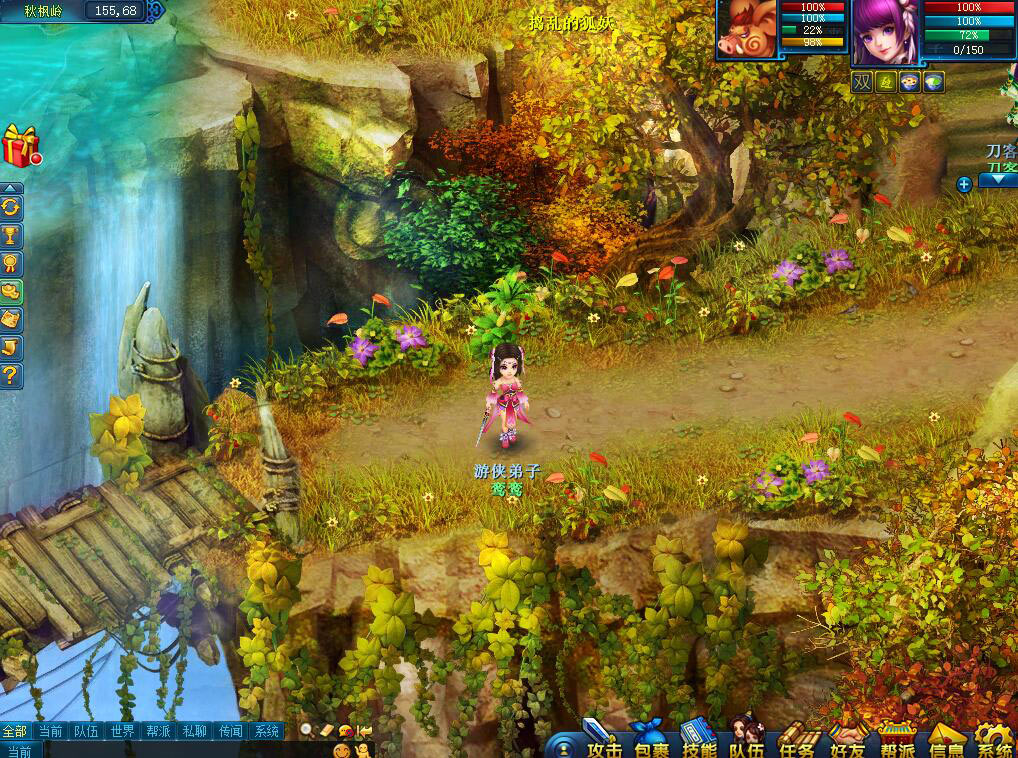Viewport: 1018px width, 758px height.
Task: Switch chat to the 世界 tab
Action: click(122, 731)
